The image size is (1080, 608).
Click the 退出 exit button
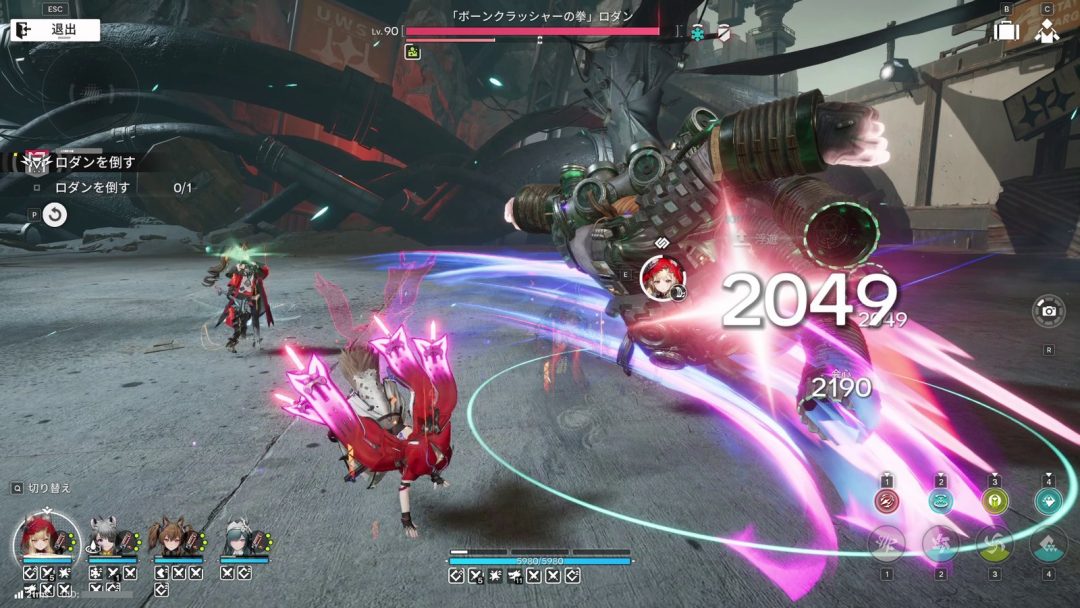tap(56, 30)
